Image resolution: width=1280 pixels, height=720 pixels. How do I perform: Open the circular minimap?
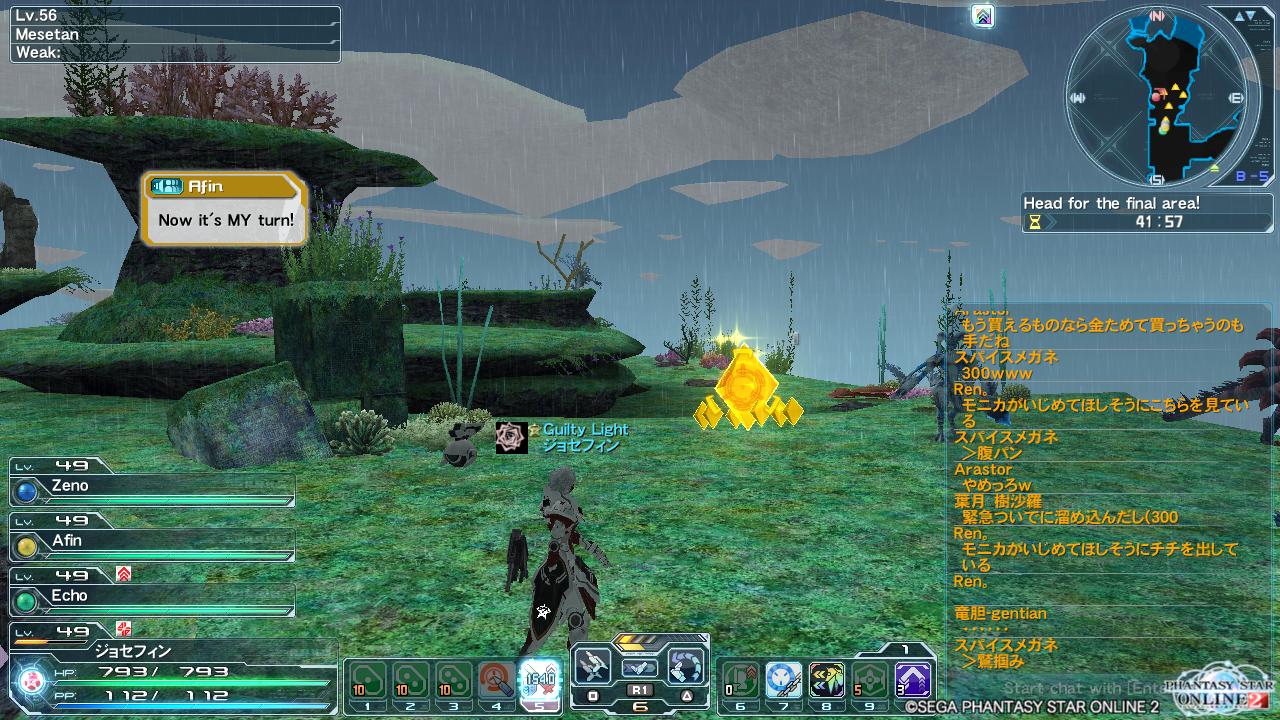[x=1157, y=97]
